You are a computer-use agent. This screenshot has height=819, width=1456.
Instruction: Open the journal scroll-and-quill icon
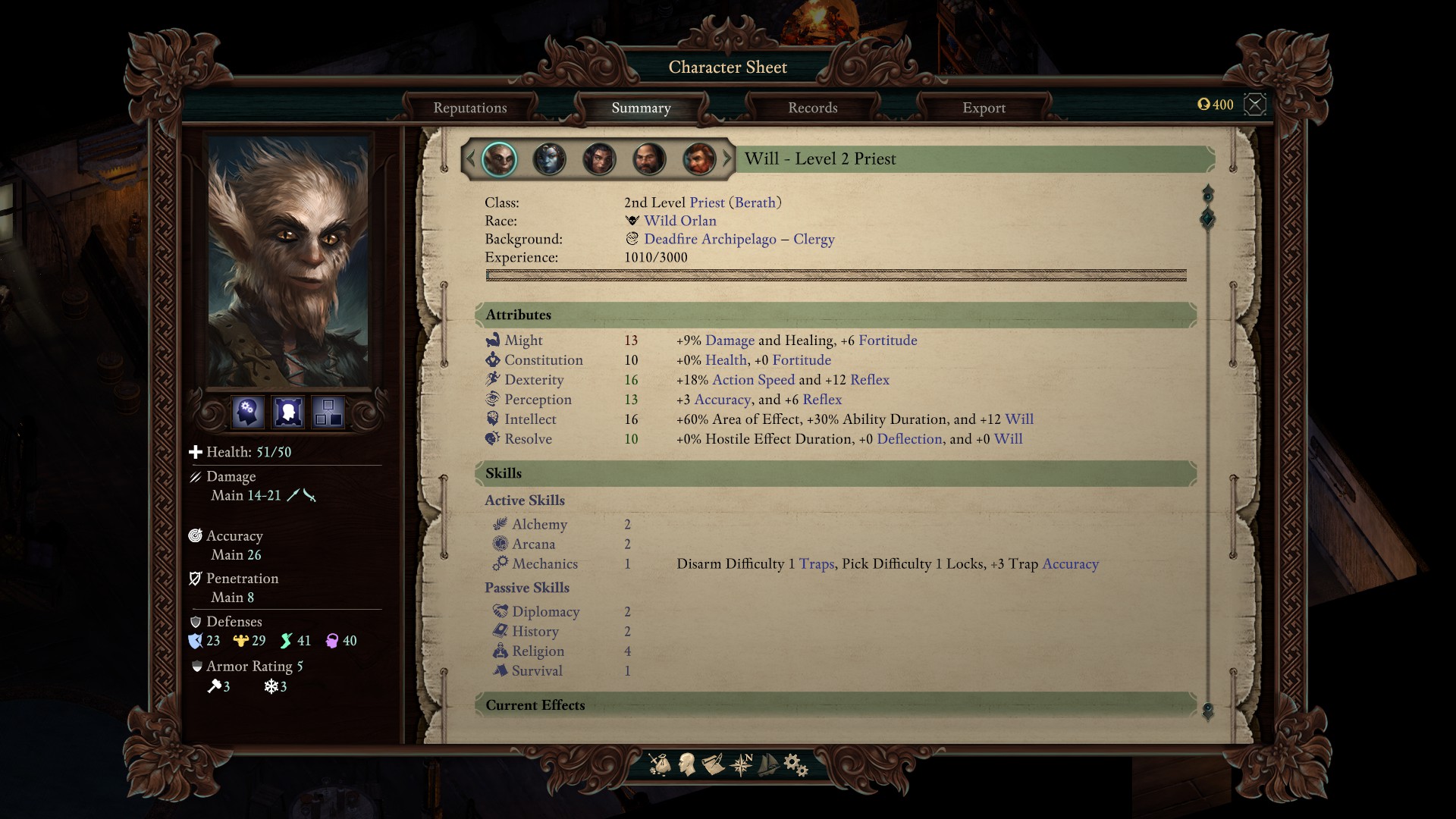coord(713,764)
